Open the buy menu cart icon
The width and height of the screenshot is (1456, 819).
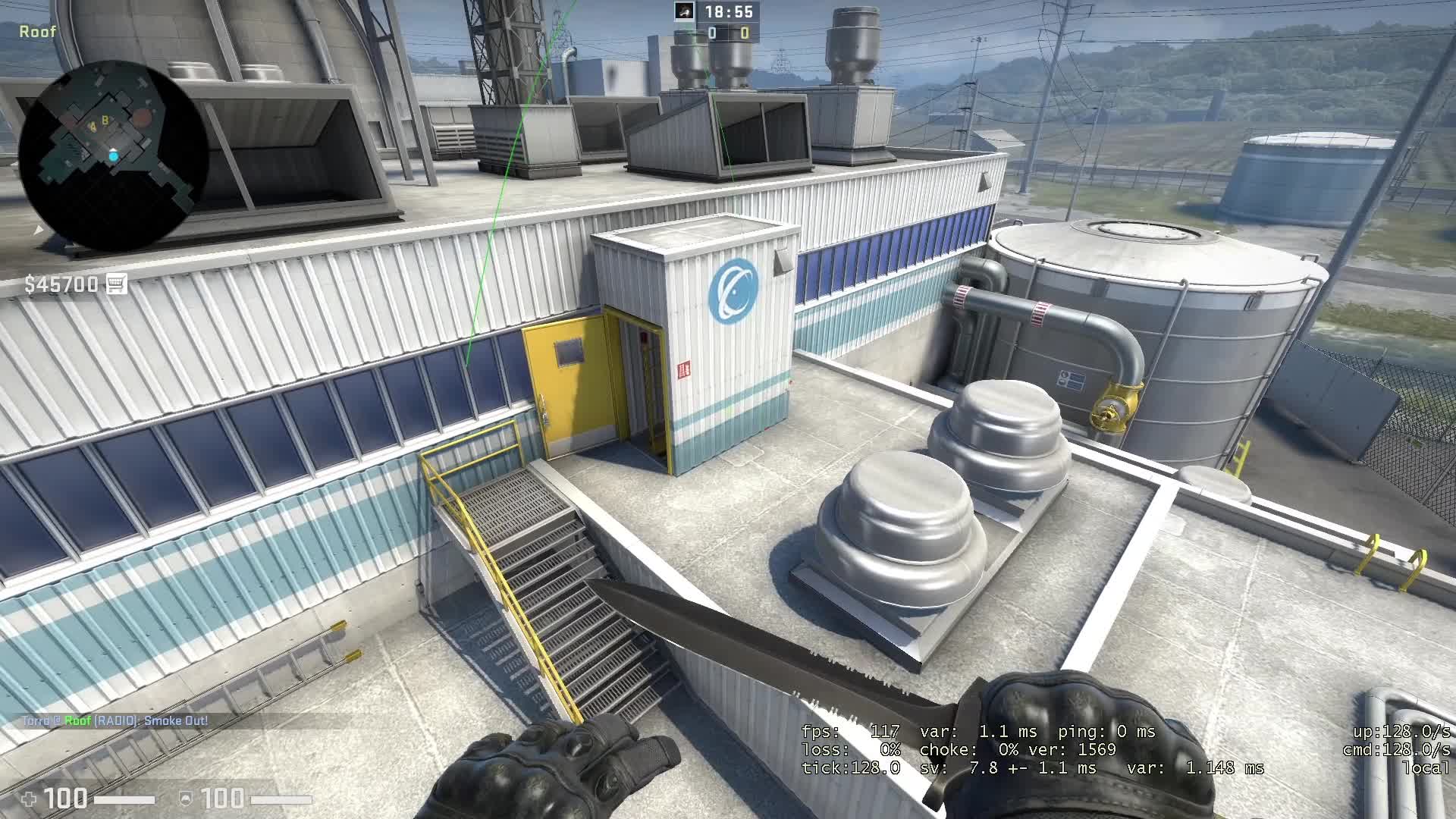[x=116, y=284]
